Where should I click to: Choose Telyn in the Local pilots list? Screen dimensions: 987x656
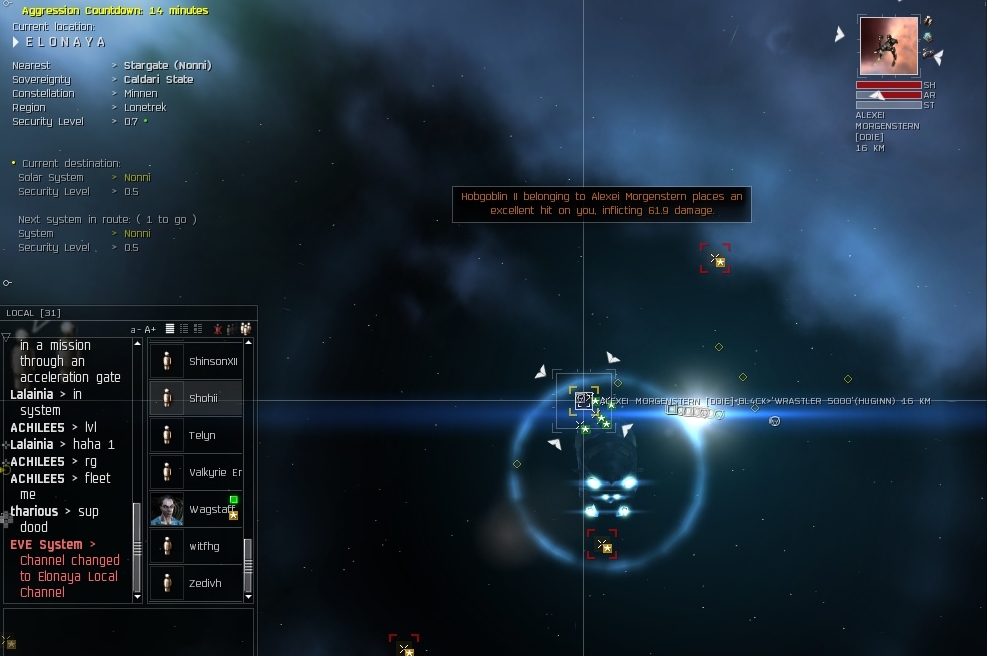coord(202,435)
